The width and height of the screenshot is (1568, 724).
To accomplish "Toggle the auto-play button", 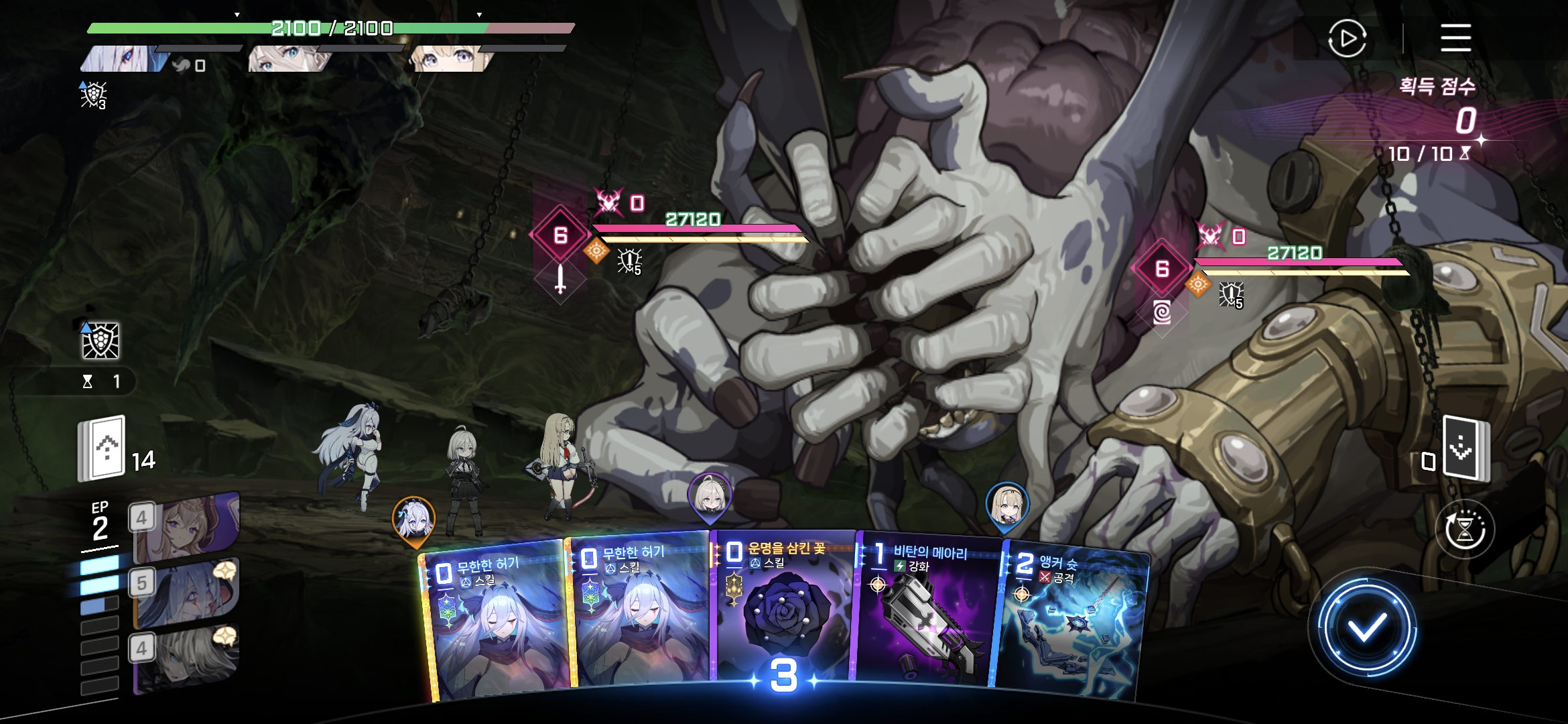I will [x=1347, y=39].
